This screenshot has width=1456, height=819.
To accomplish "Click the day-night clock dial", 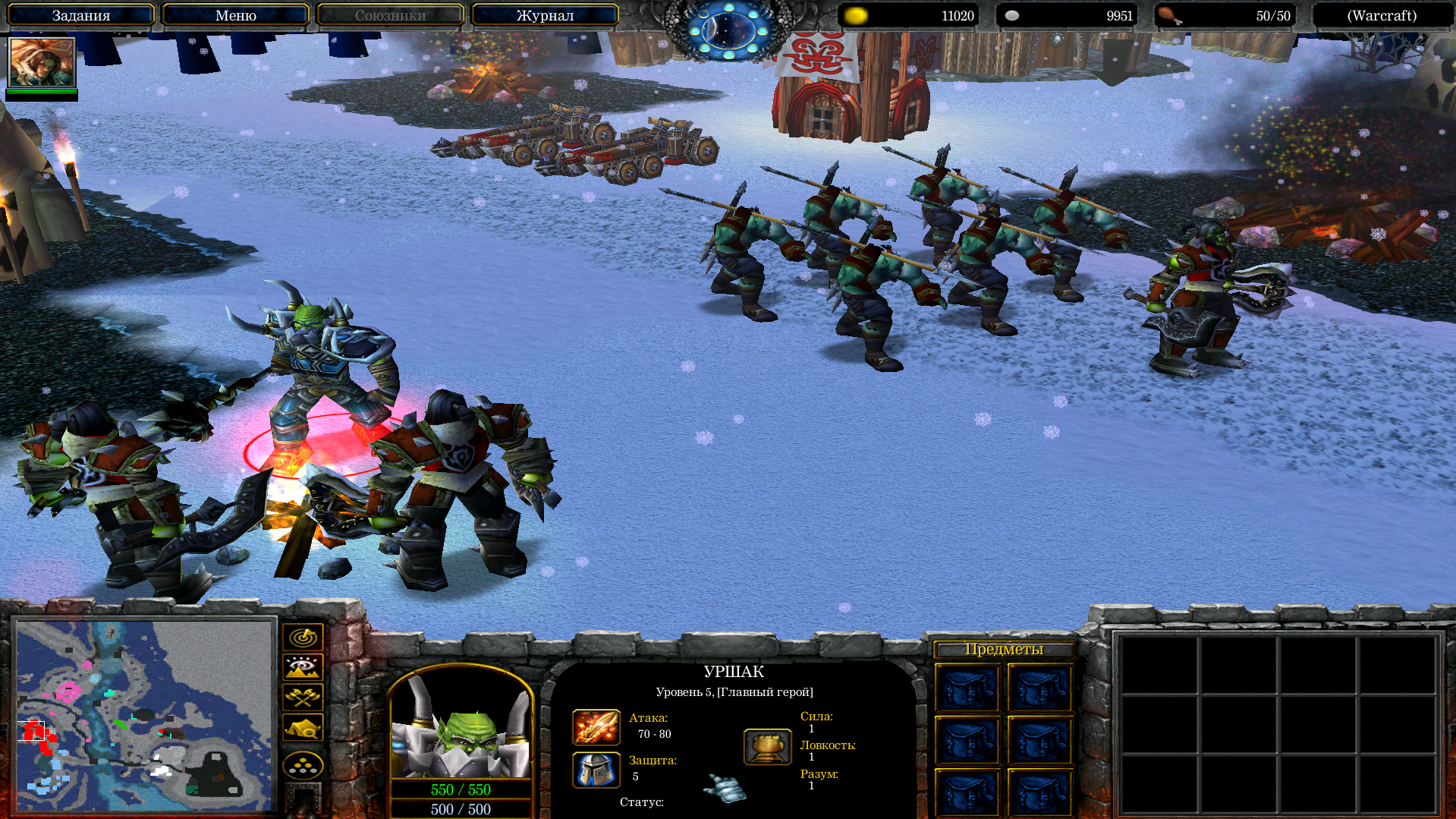I will [x=728, y=29].
